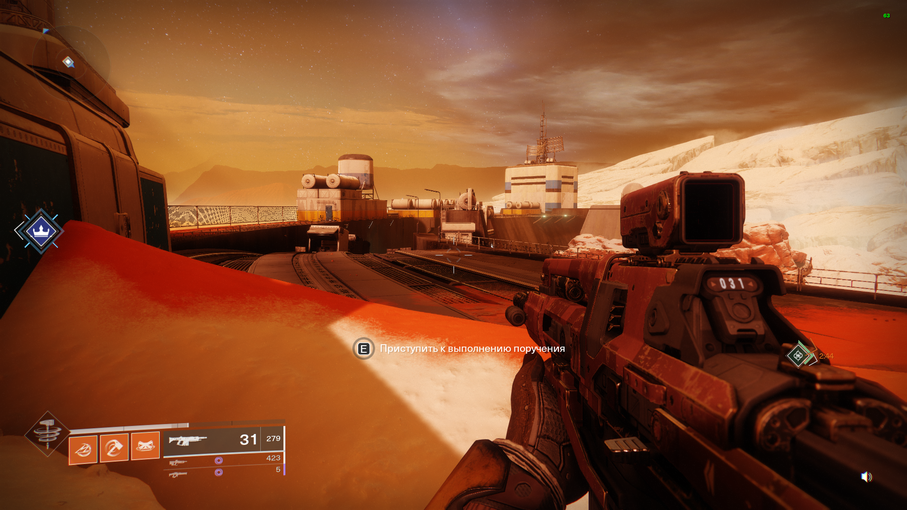Click the crown objective marker

tap(39, 230)
